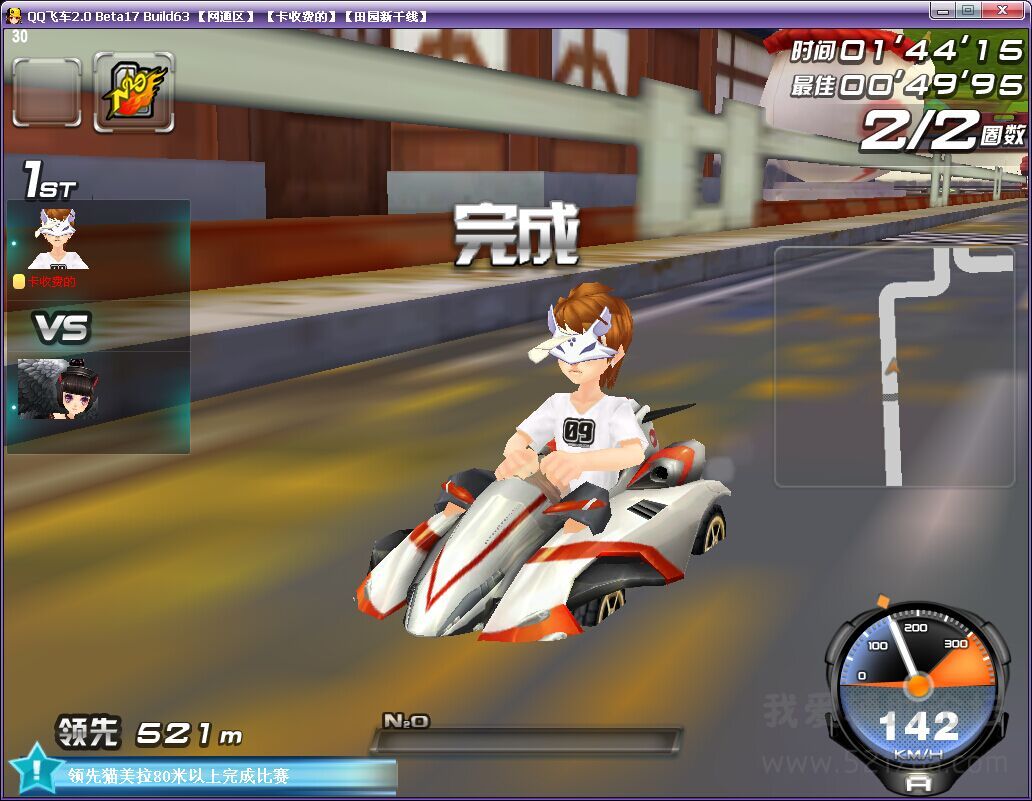Select the first-place masked racer portrait
This screenshot has width=1032, height=801.
[x=57, y=239]
